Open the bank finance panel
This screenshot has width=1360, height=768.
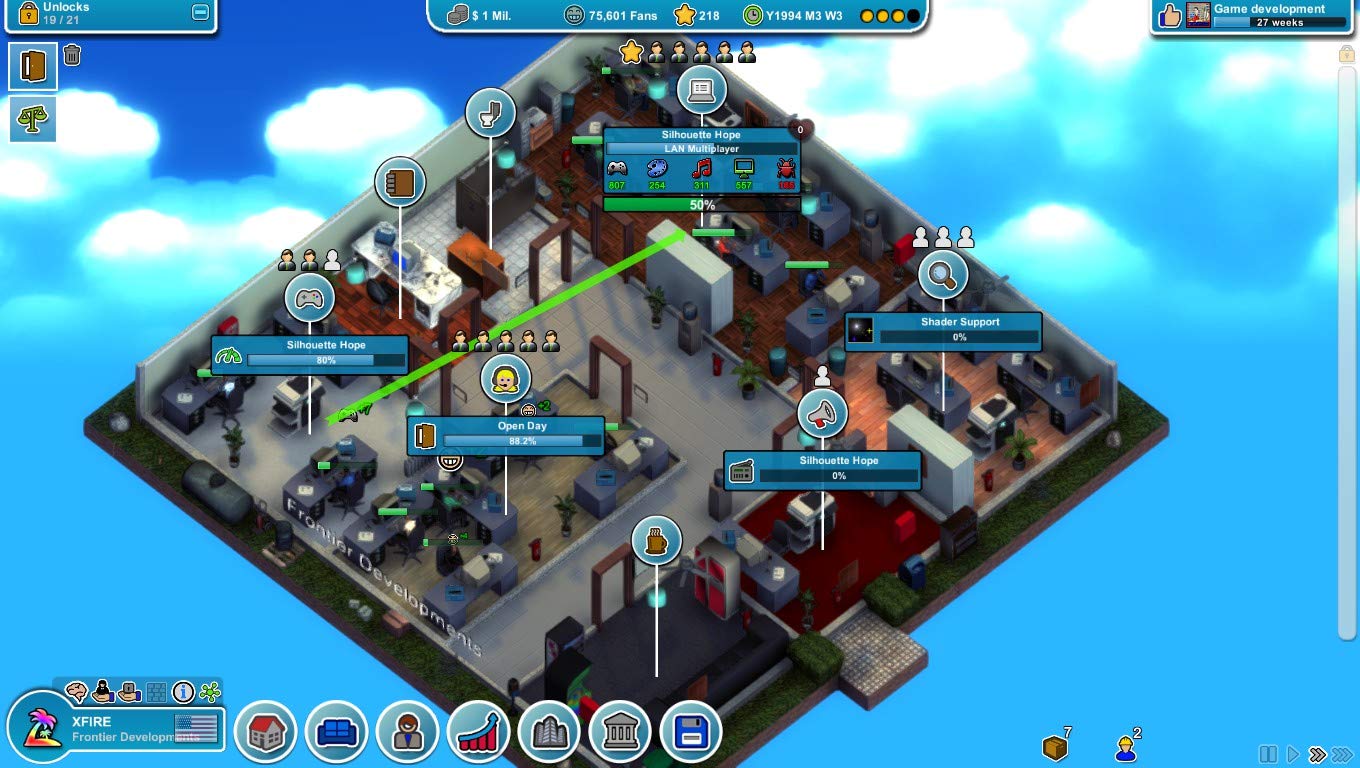coord(620,731)
